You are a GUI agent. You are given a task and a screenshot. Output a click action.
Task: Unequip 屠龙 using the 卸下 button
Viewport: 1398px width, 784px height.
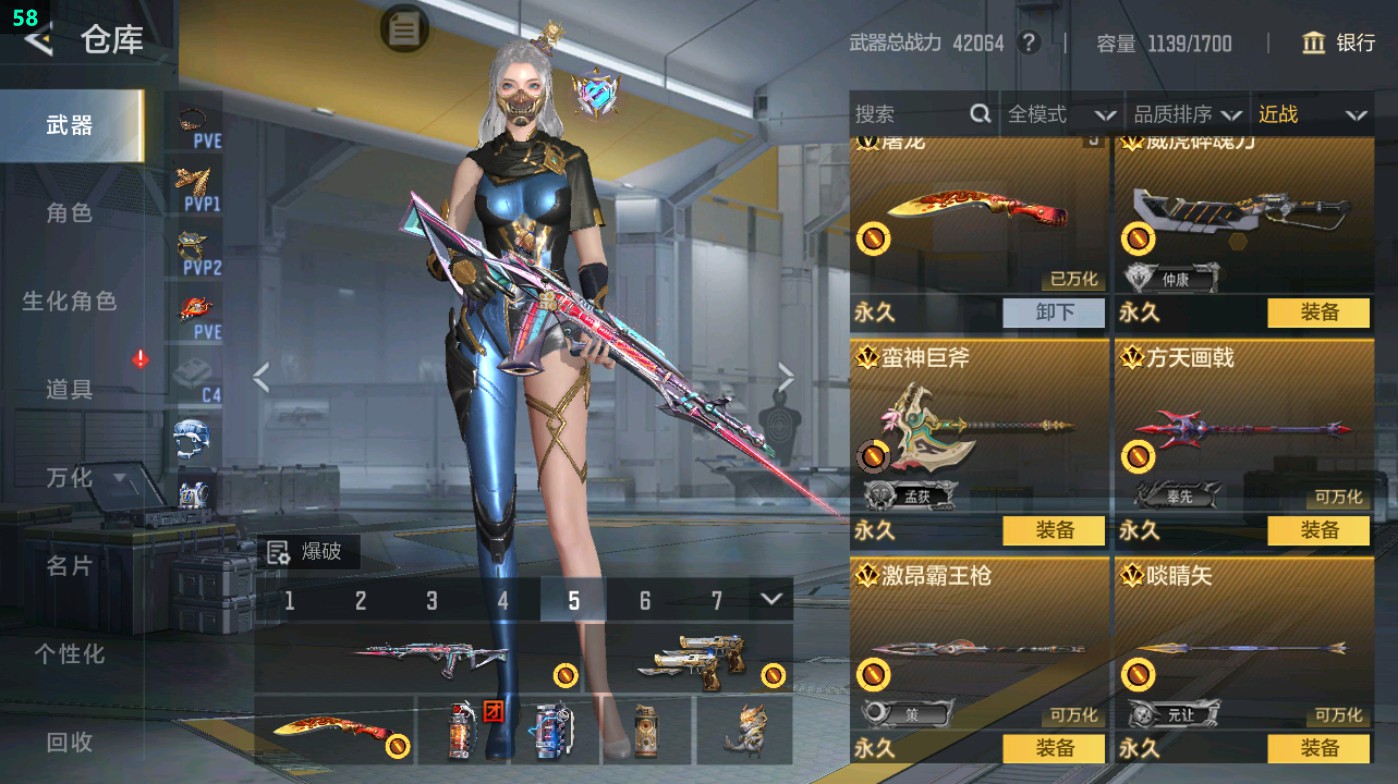1055,313
